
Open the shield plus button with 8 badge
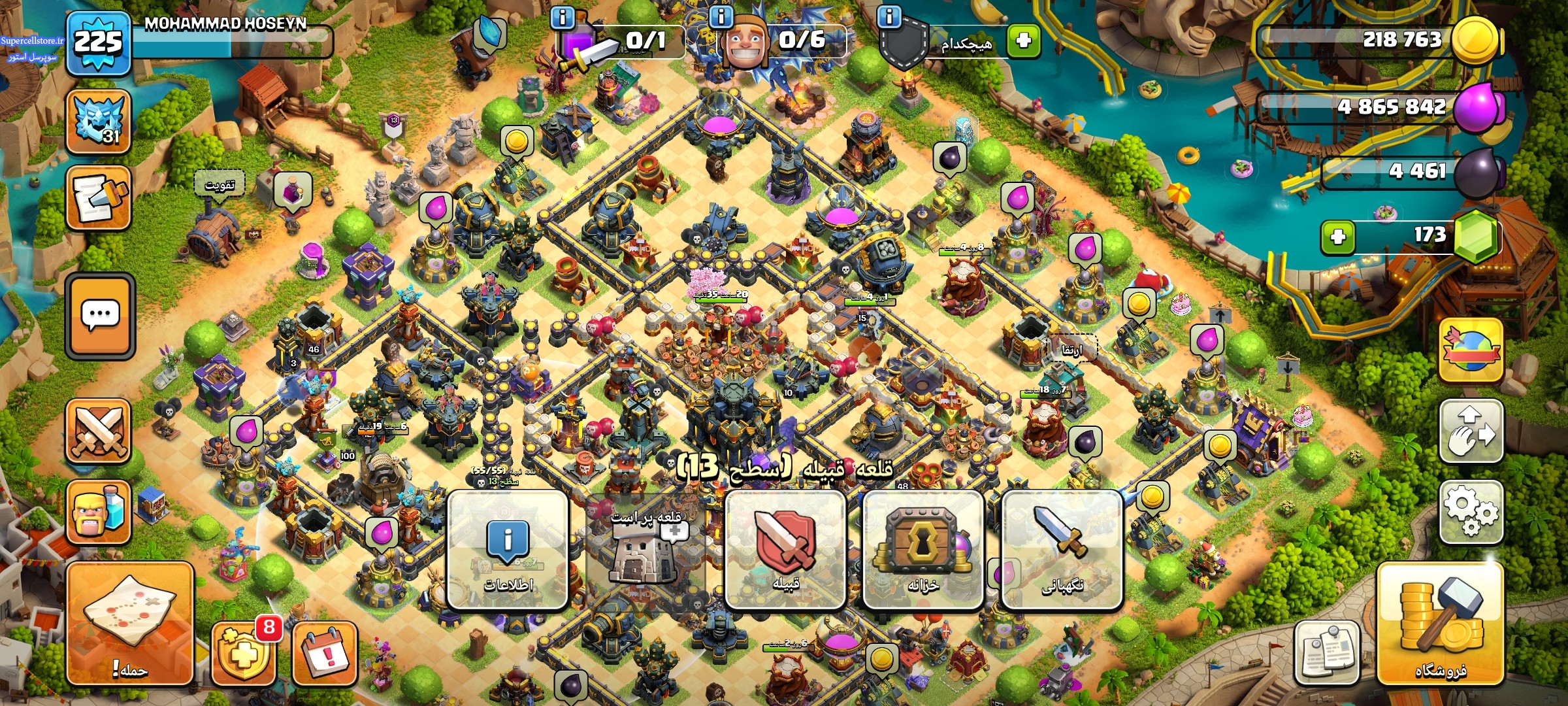pyautogui.click(x=243, y=652)
